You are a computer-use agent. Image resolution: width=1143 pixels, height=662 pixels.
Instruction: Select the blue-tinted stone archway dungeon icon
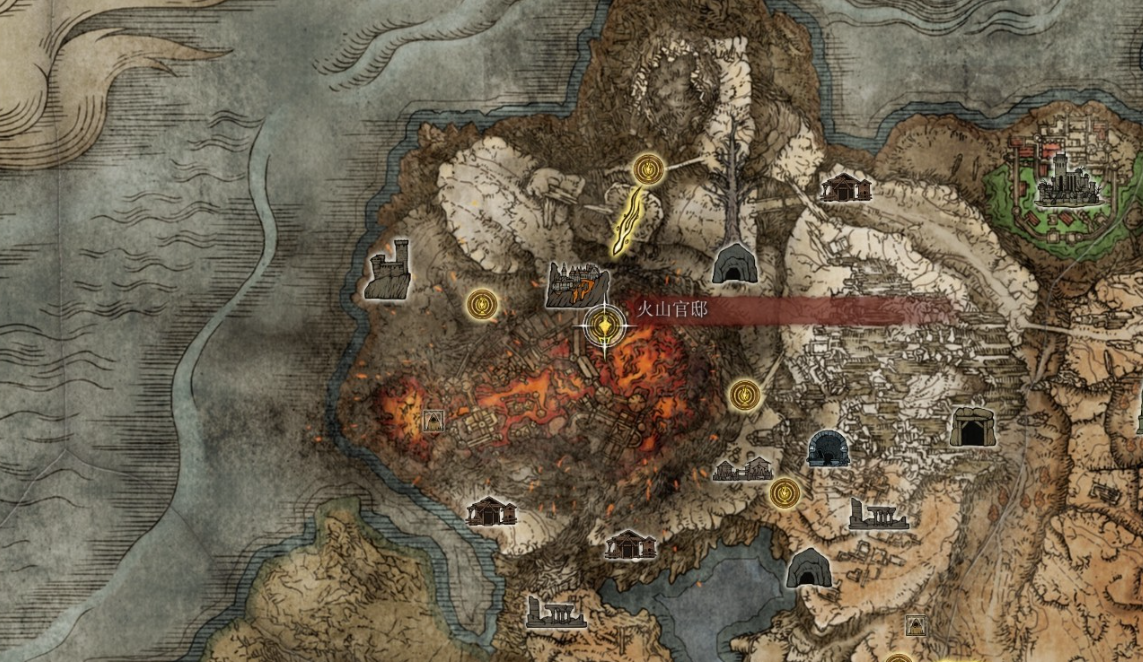(x=828, y=448)
